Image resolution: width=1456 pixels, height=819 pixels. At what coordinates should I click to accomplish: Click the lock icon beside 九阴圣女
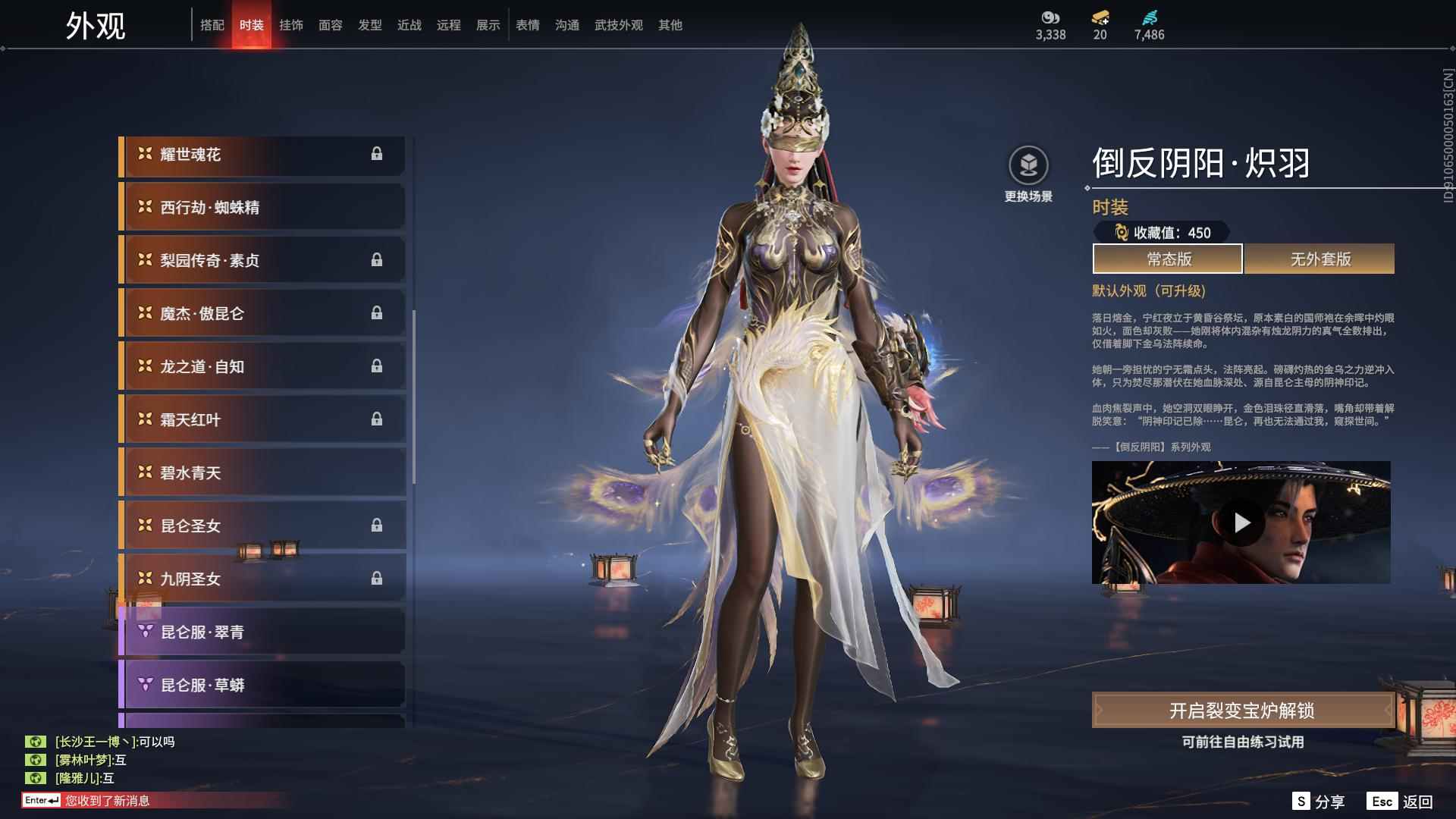point(377,579)
